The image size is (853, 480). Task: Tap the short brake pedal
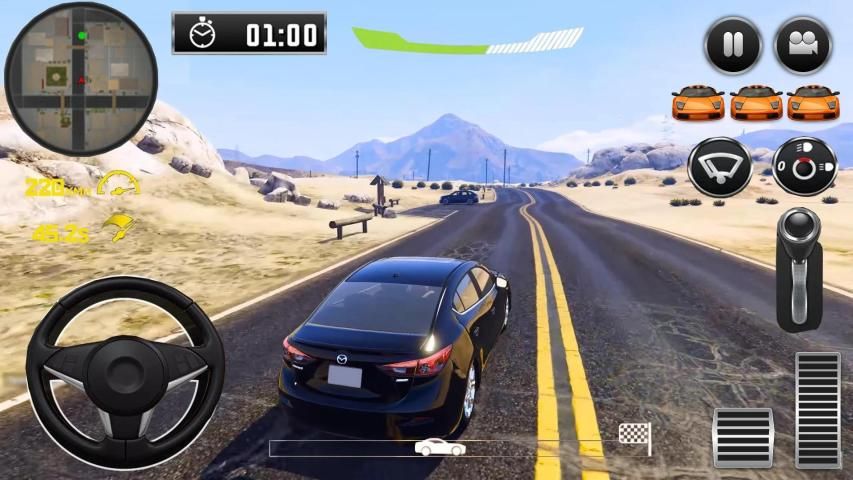point(742,437)
